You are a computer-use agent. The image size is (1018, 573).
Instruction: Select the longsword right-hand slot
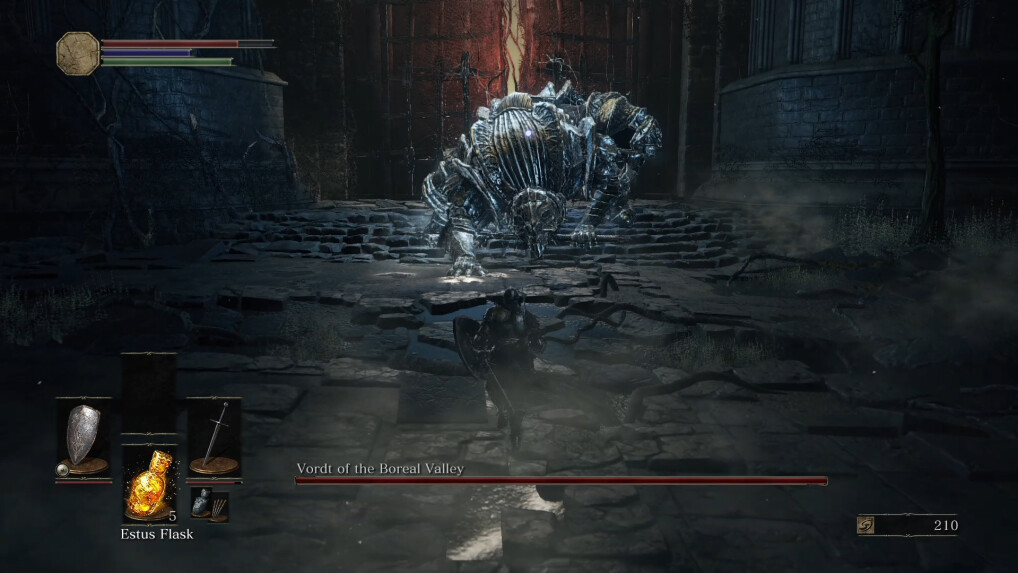pos(214,438)
